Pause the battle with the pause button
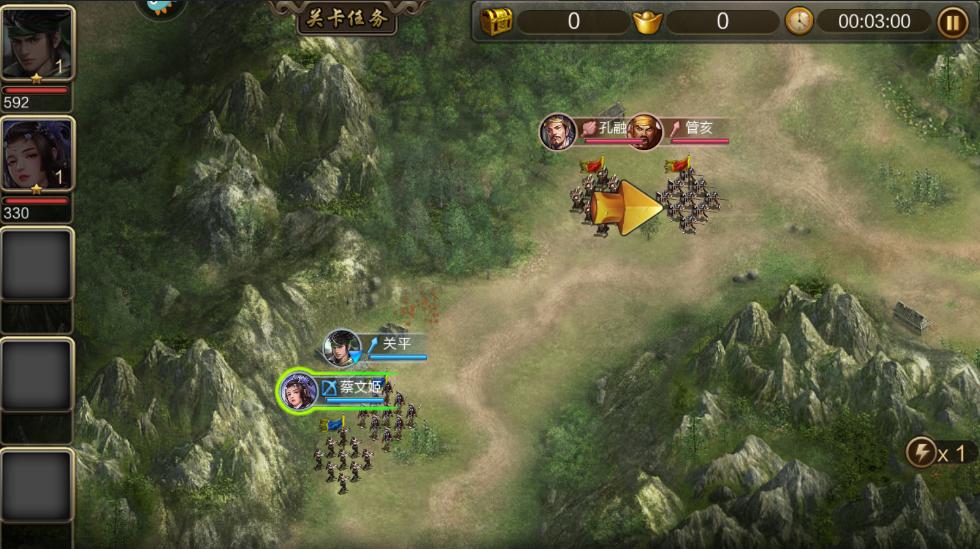980x549 pixels. coord(951,21)
